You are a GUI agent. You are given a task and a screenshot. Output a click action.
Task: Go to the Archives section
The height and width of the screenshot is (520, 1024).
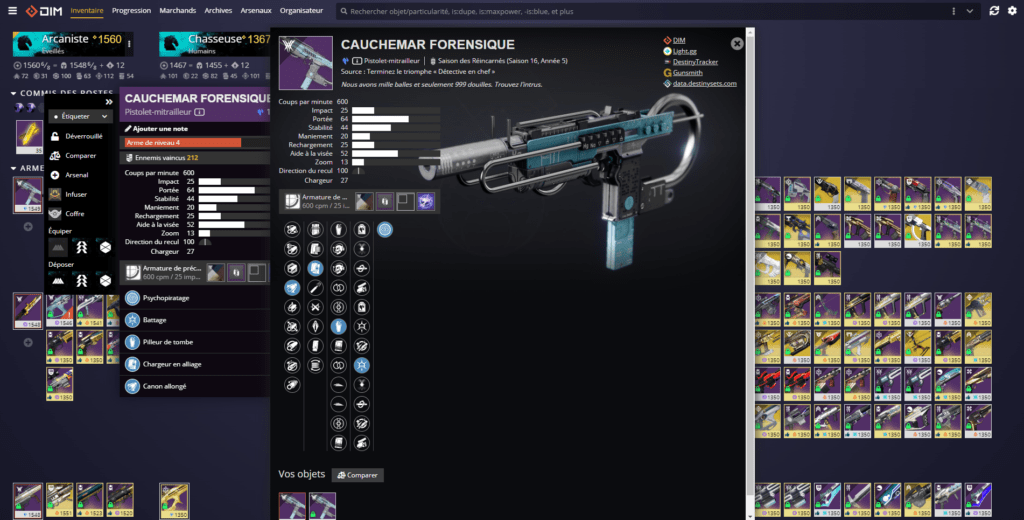(x=218, y=10)
